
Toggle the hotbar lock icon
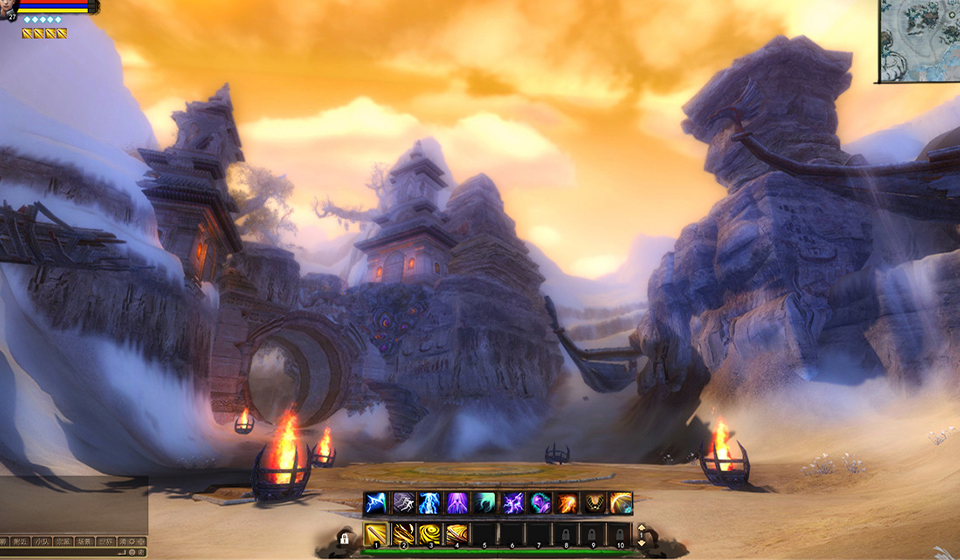click(x=344, y=538)
